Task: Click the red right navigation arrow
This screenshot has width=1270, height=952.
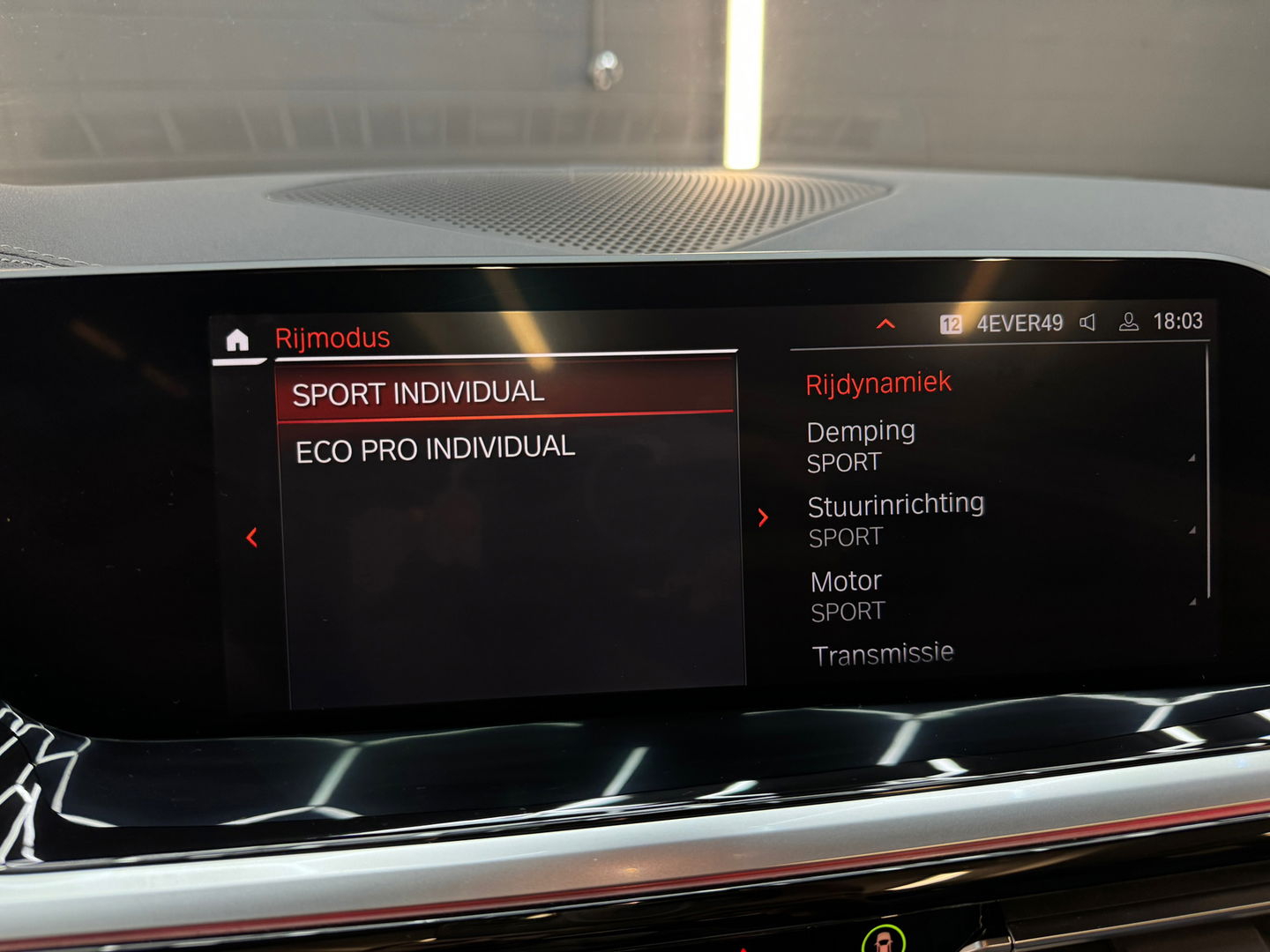Action: pyautogui.click(x=762, y=518)
